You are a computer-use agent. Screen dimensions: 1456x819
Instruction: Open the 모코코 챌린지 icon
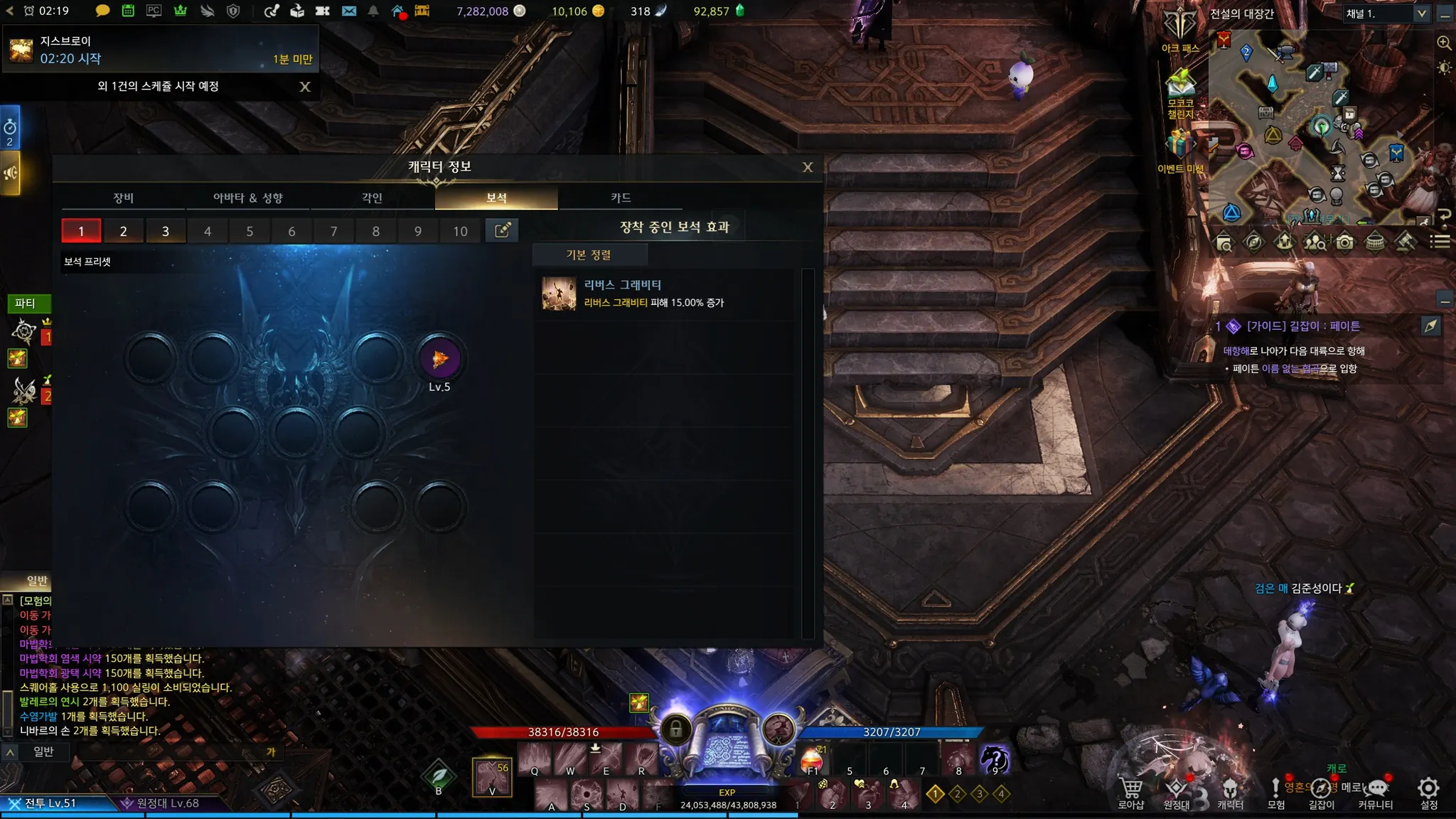pyautogui.click(x=1180, y=92)
